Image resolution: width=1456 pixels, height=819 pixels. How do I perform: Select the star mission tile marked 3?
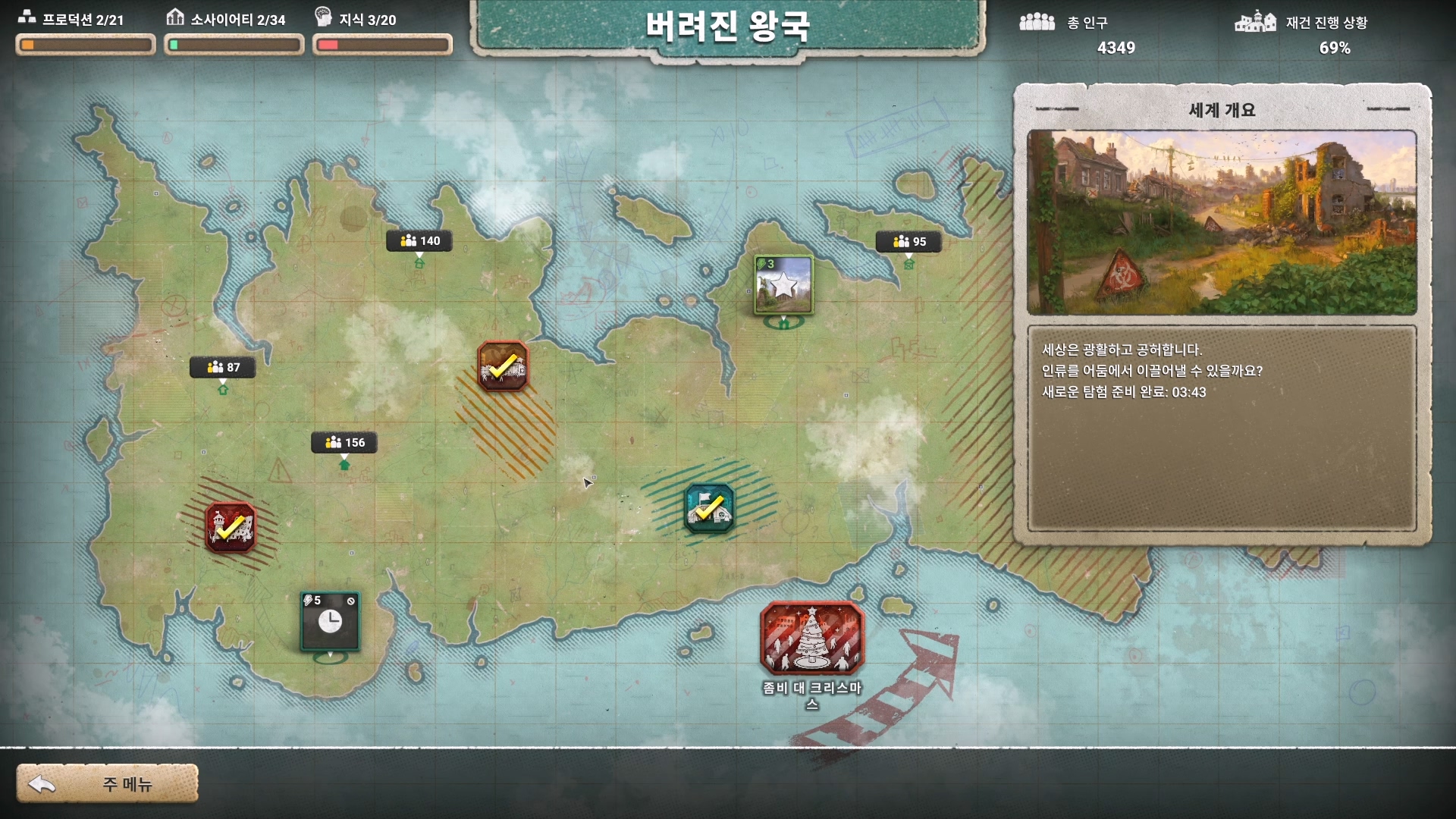[783, 285]
